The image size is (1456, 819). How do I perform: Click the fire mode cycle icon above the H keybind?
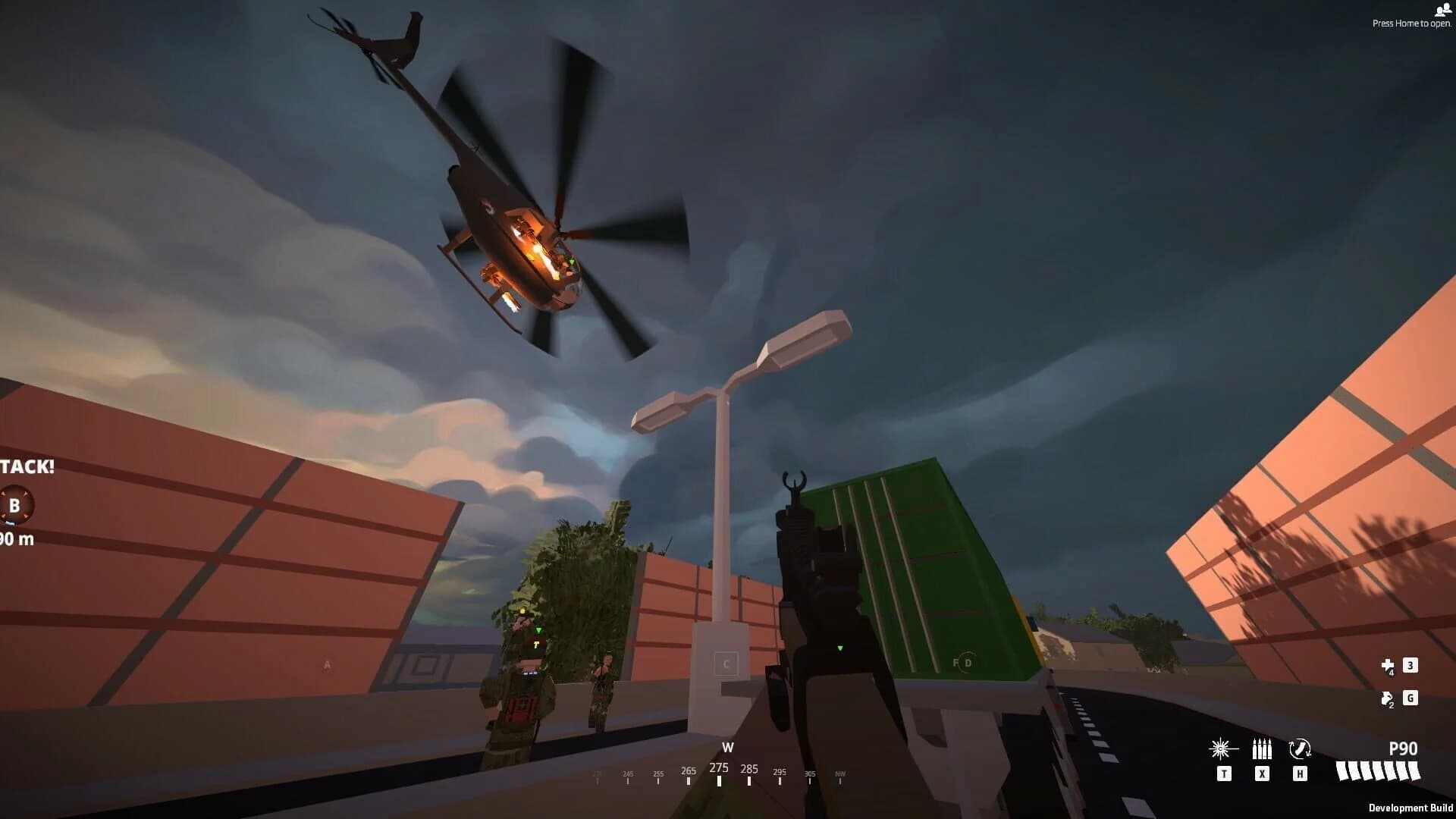tap(1300, 748)
